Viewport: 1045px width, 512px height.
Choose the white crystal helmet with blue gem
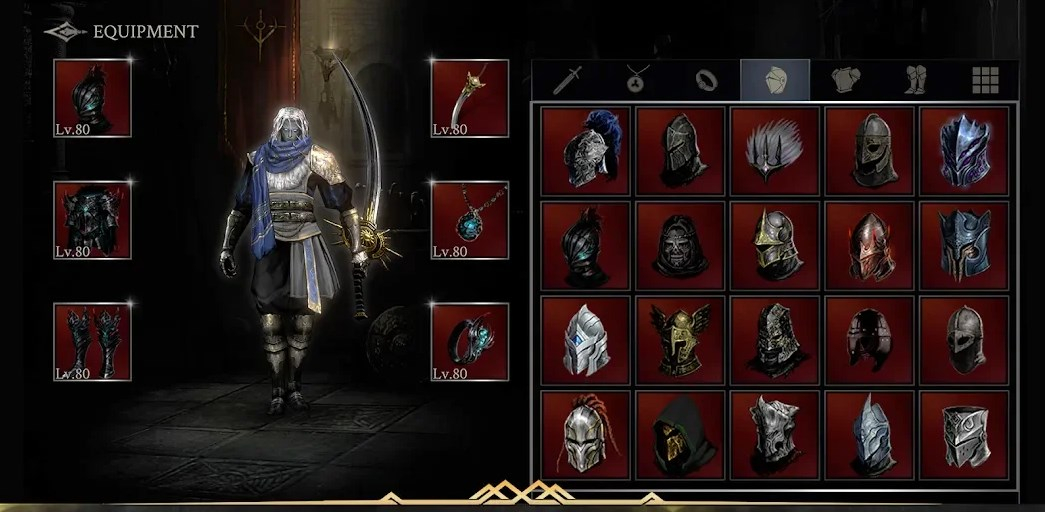point(586,340)
